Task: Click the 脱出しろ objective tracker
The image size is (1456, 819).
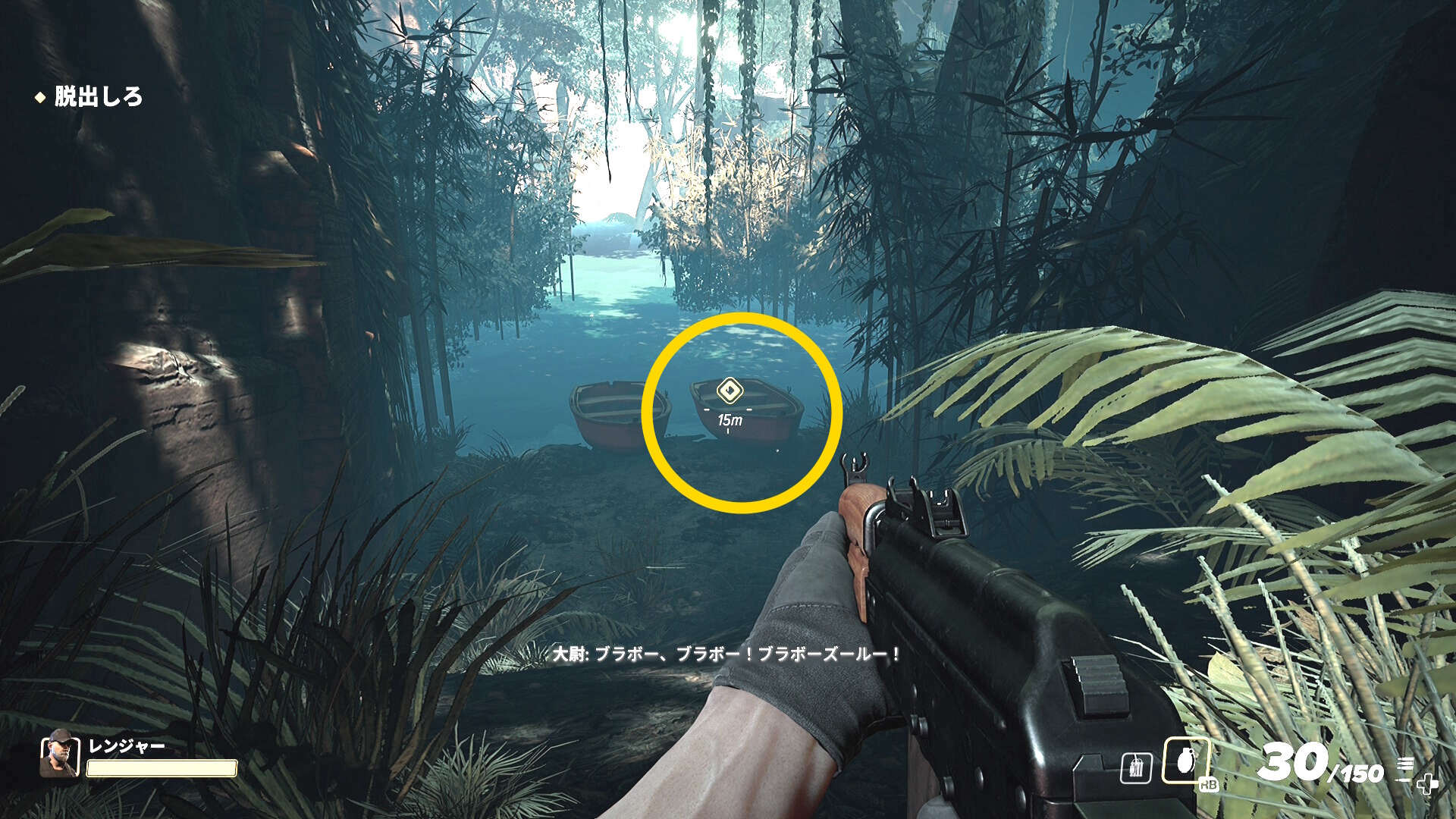Action: [x=98, y=97]
